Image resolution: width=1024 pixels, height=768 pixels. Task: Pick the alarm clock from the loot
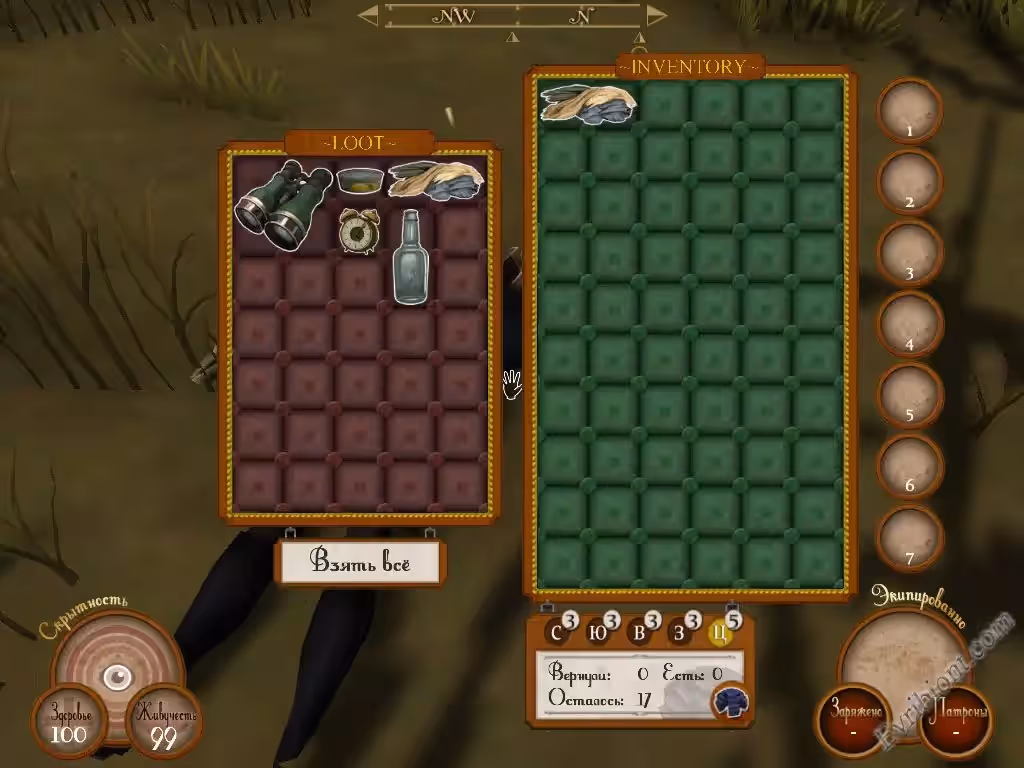tap(358, 230)
